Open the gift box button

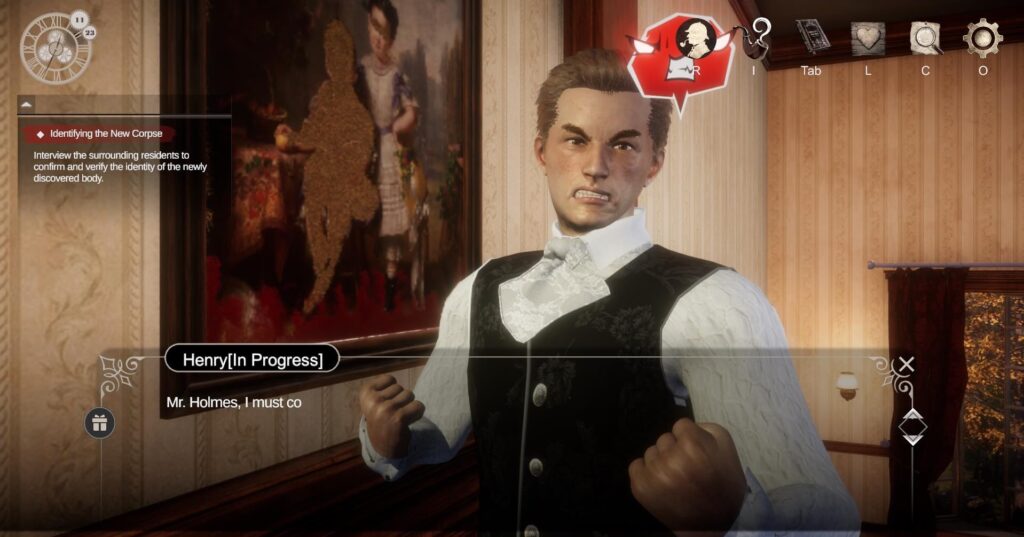pos(100,422)
